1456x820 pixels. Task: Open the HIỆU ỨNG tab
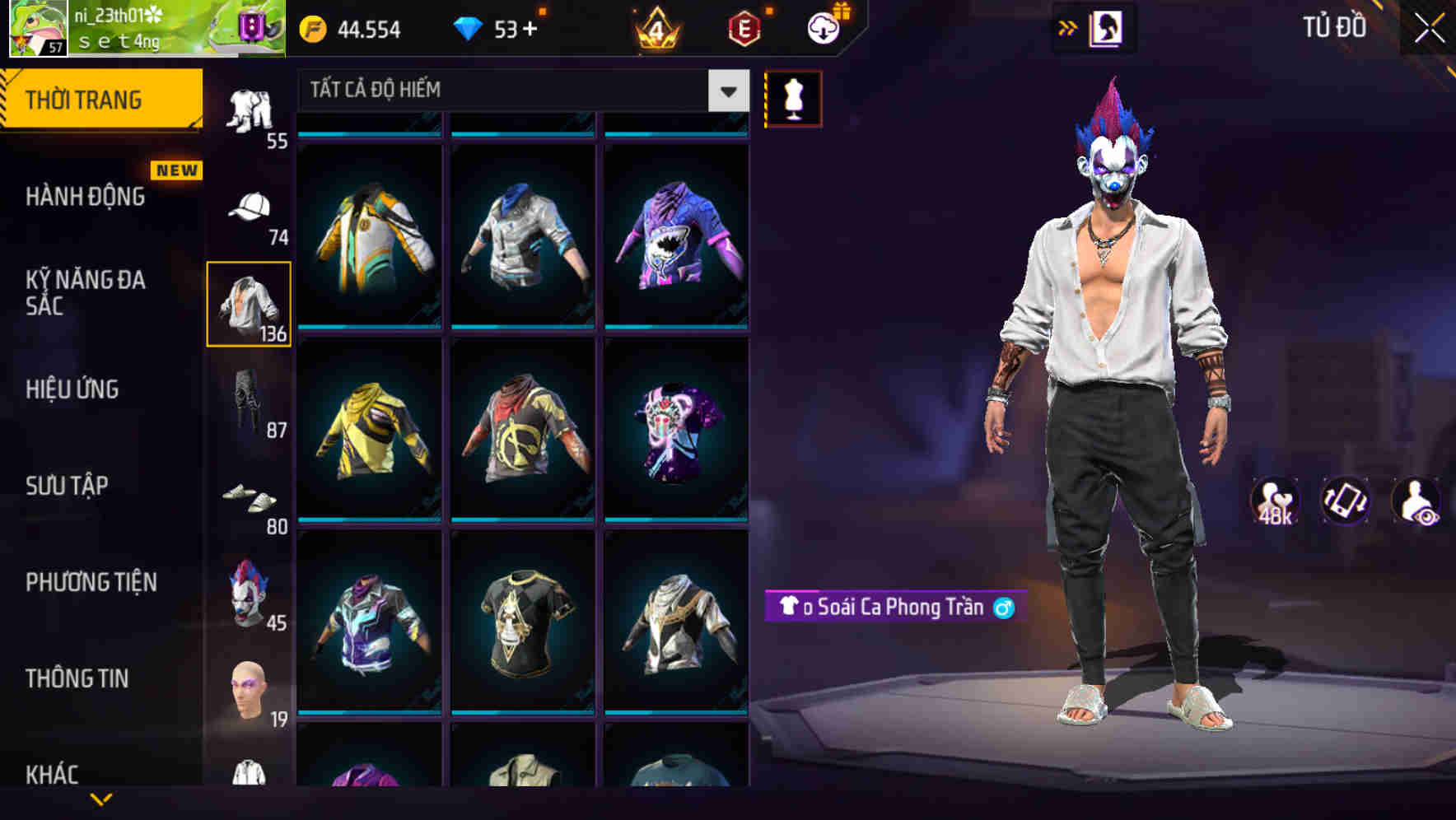coord(72,389)
